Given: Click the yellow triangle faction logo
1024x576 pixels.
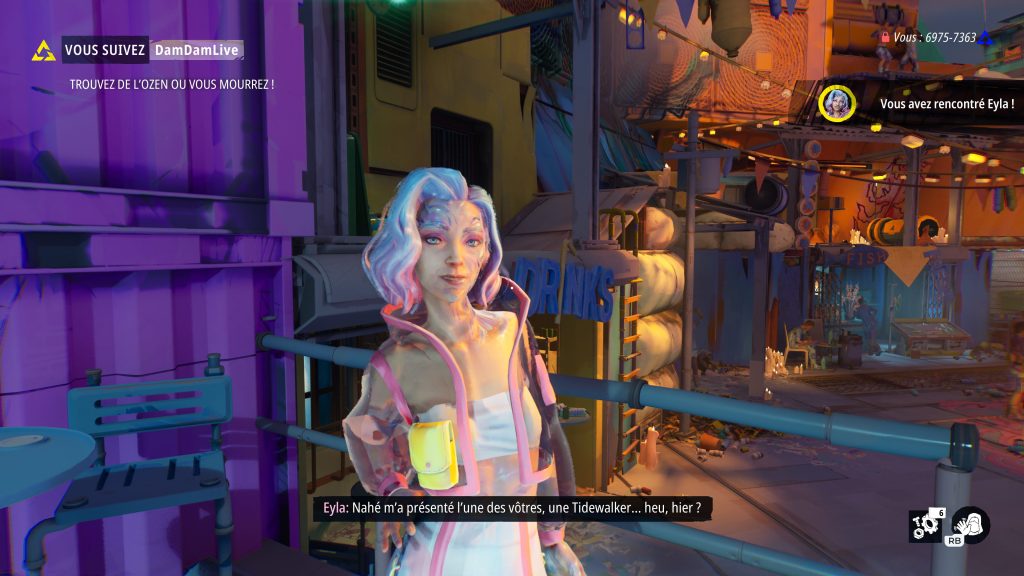Looking at the screenshot, I should pyautogui.click(x=43, y=51).
